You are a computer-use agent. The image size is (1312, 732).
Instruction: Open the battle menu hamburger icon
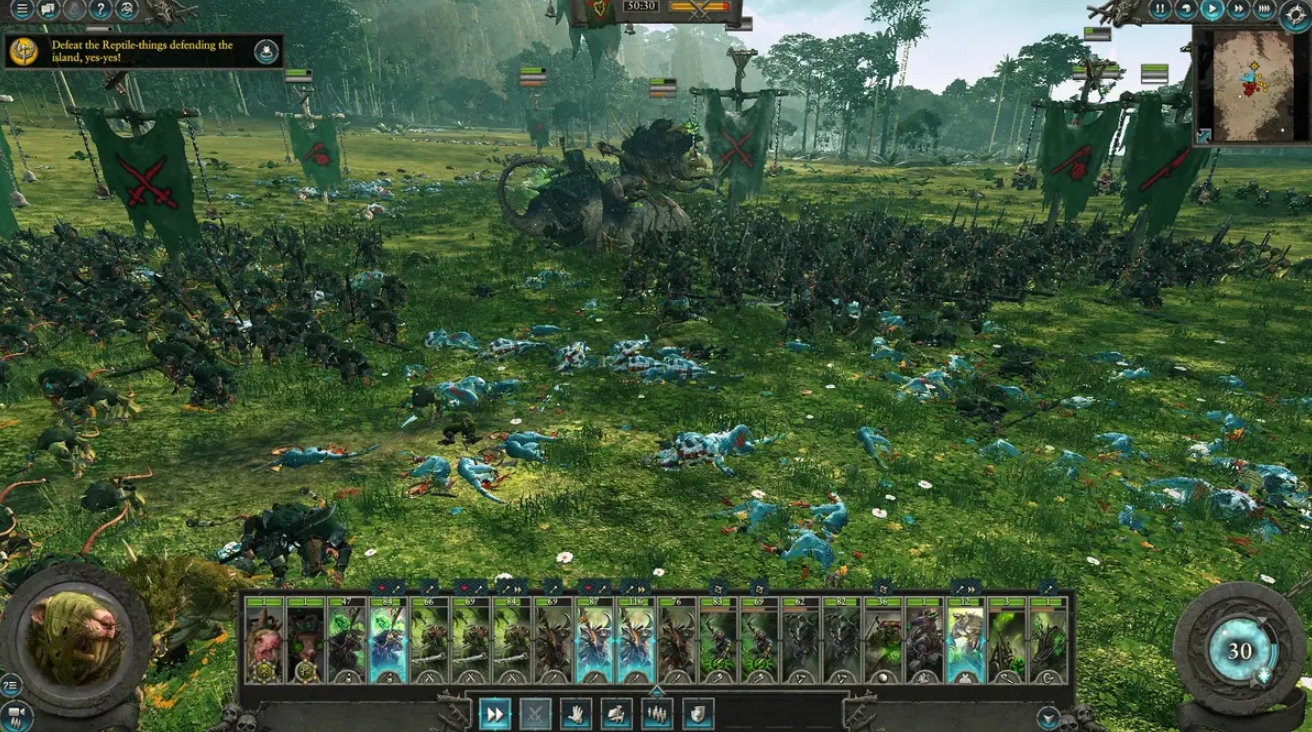(x=22, y=10)
